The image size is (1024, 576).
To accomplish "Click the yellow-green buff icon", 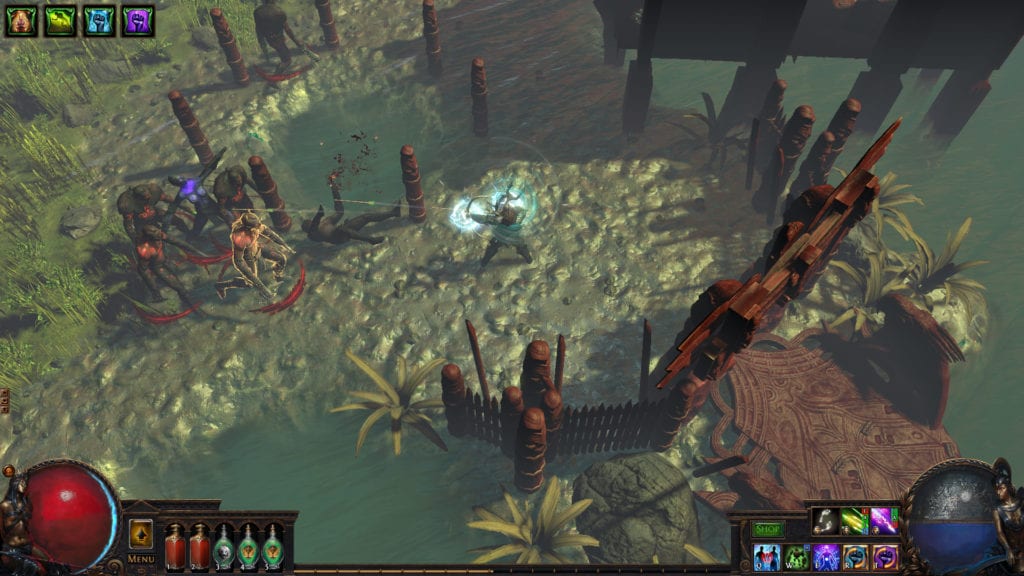I will click(60, 20).
